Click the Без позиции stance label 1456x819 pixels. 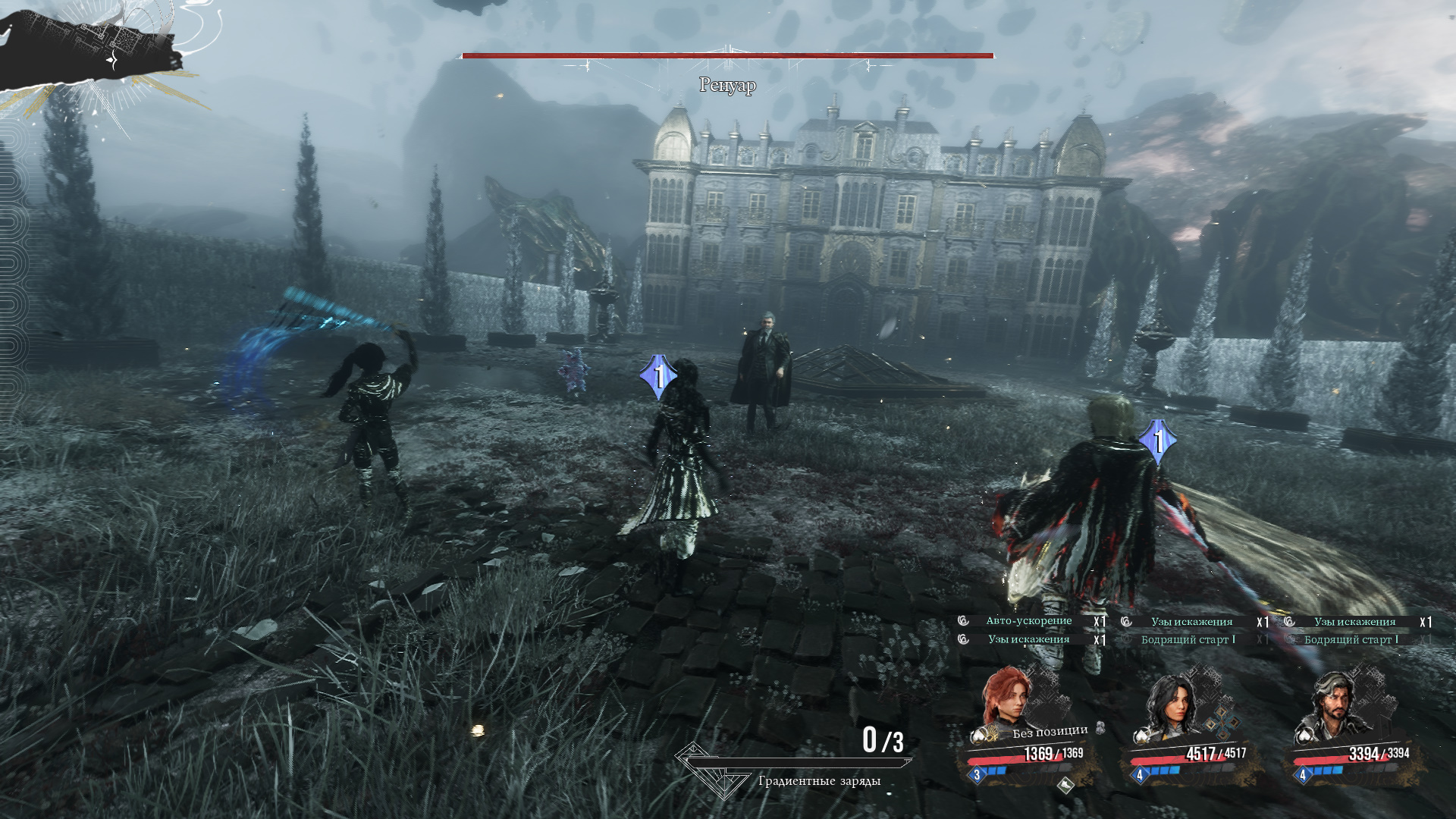coord(1050,732)
